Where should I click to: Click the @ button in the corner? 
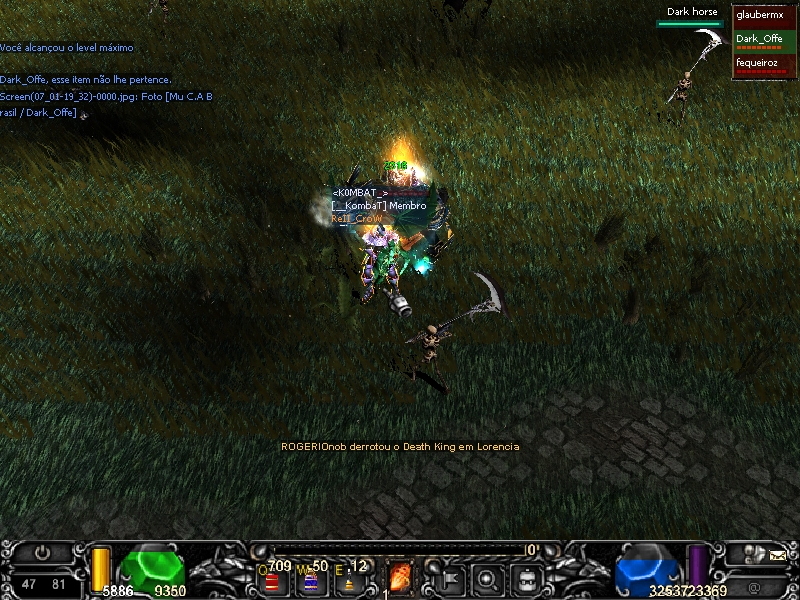[752, 586]
